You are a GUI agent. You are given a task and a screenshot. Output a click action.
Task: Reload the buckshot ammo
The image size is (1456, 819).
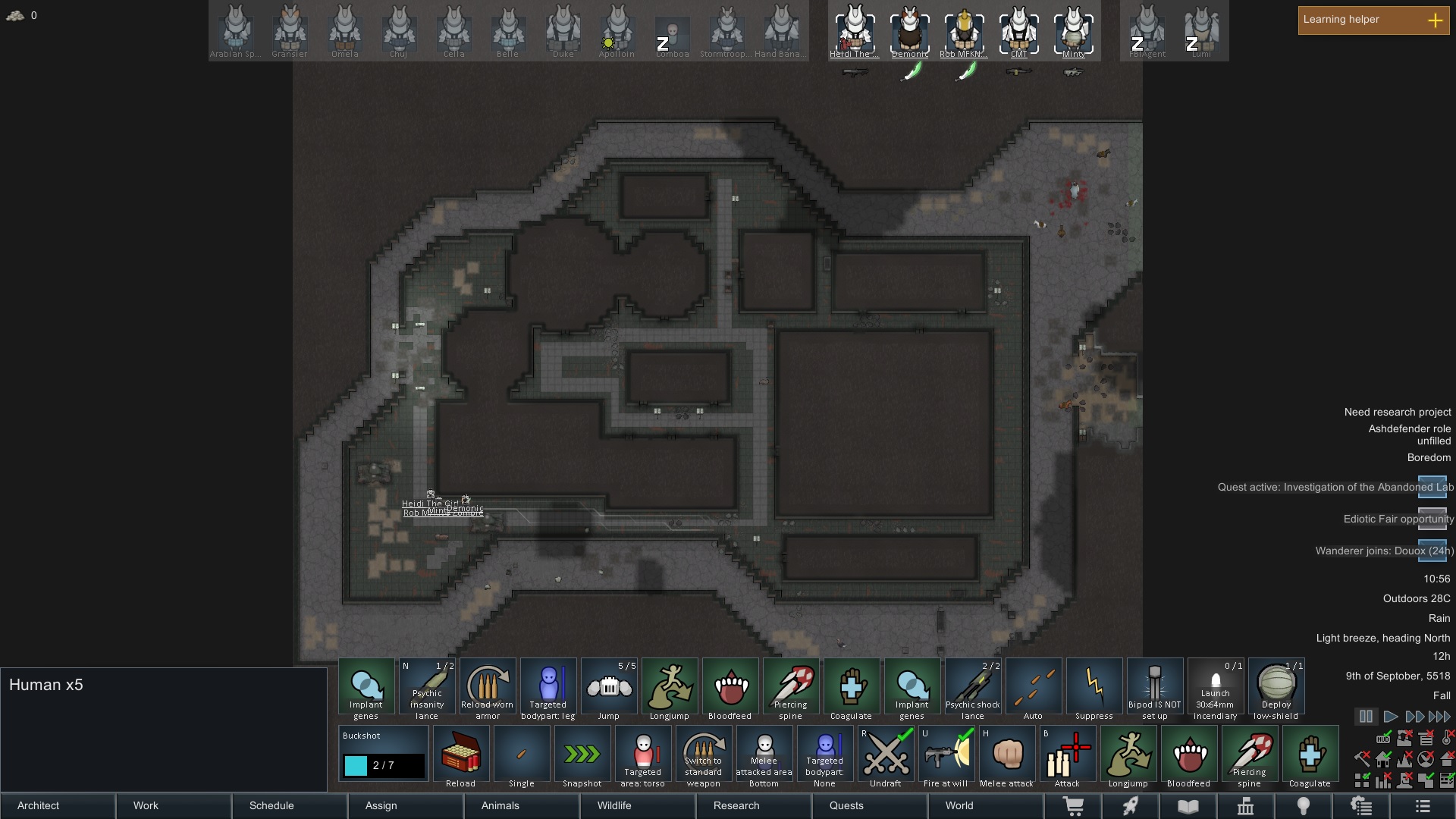[461, 756]
